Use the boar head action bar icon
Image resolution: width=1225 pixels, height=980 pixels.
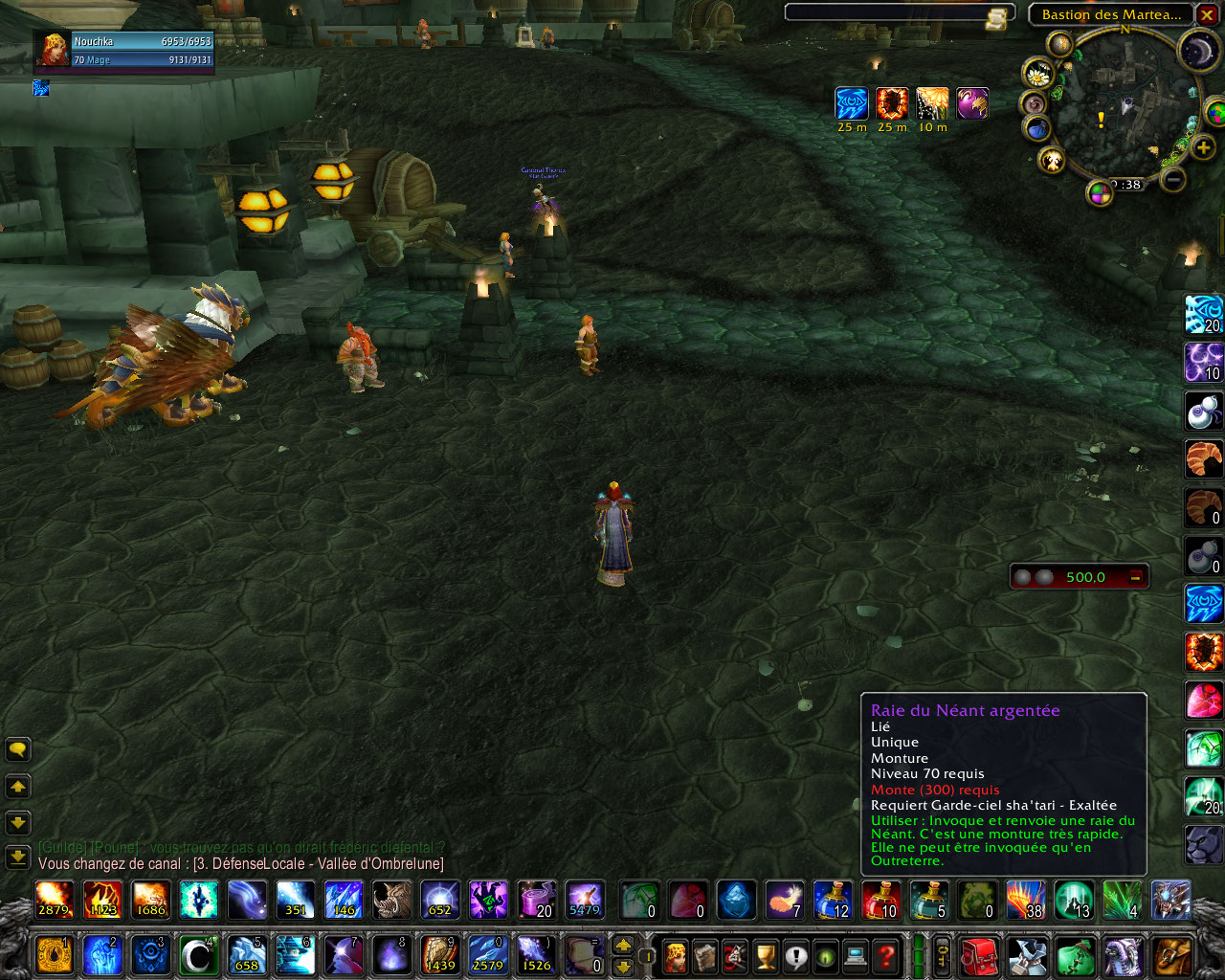click(x=391, y=900)
